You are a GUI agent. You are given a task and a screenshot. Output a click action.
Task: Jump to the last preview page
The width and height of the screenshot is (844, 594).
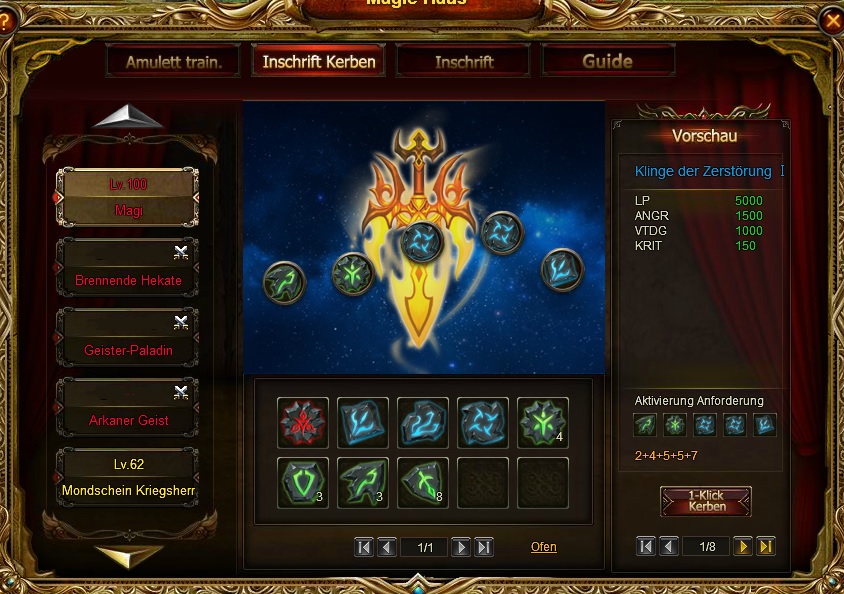coord(766,547)
